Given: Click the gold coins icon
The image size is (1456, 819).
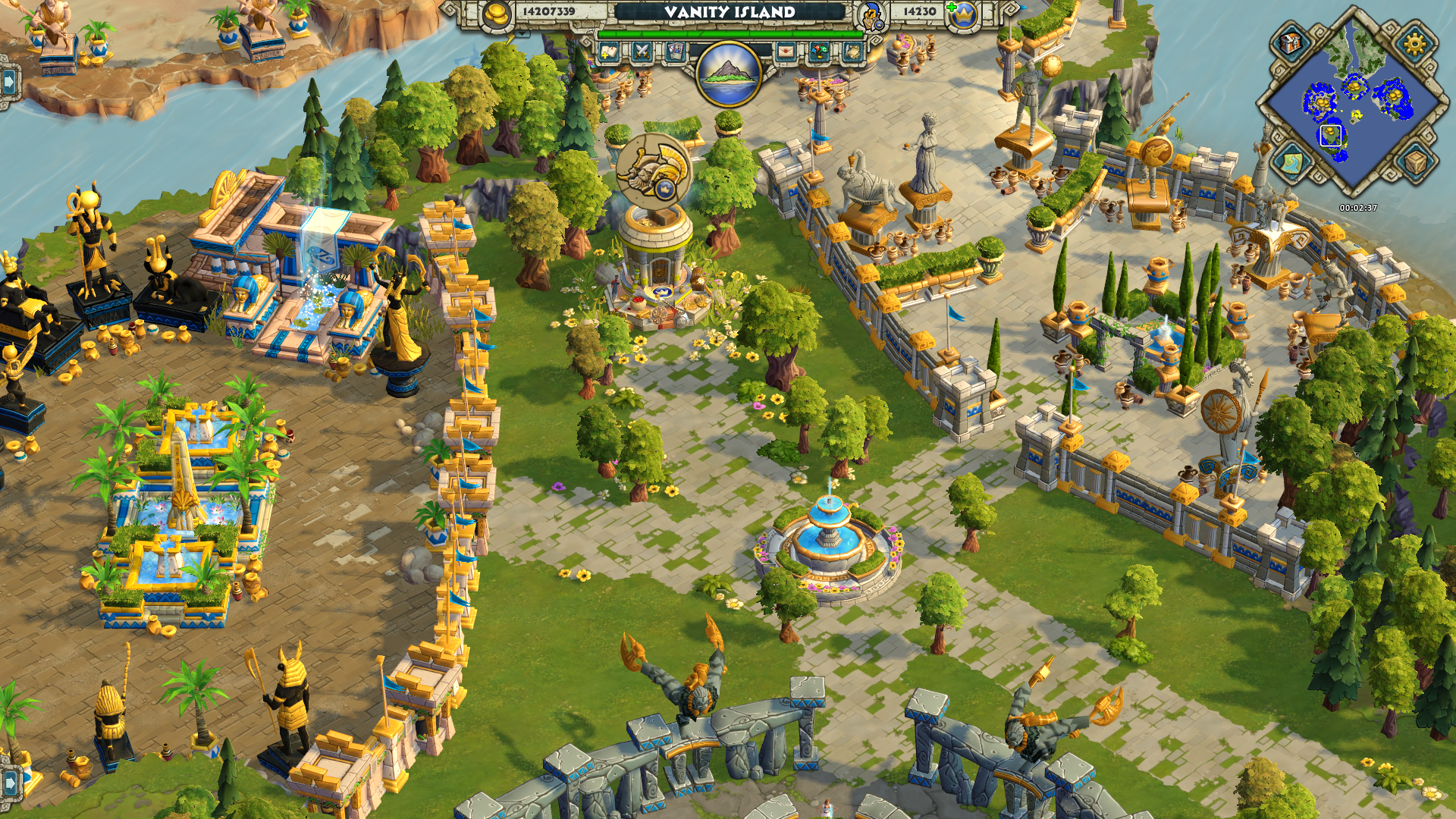Looking at the screenshot, I should 497,14.
